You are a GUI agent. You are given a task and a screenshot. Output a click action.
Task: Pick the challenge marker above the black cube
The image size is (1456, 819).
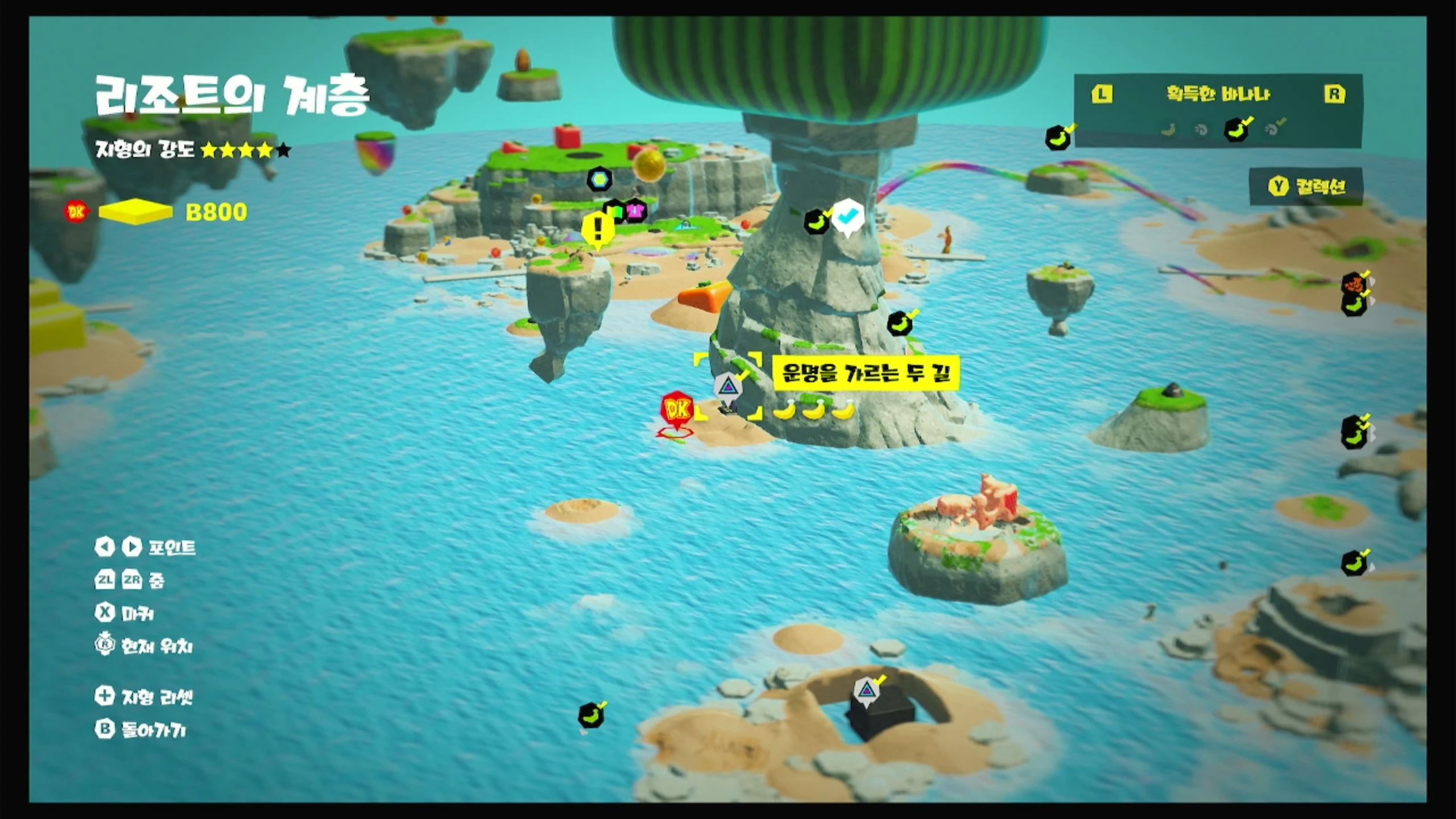point(866,692)
